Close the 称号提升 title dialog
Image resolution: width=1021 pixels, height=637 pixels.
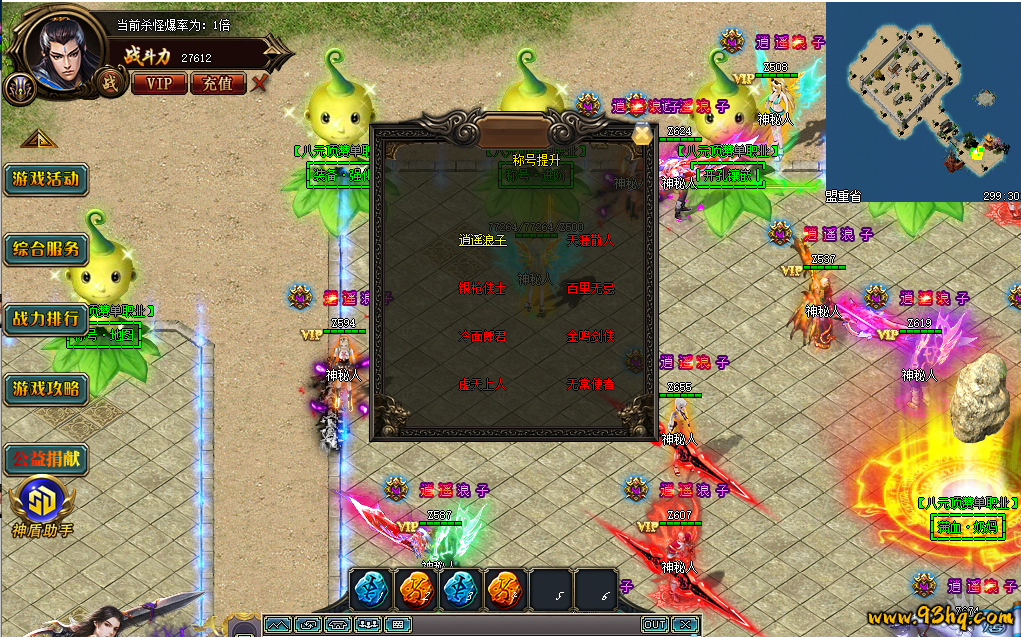tap(641, 134)
